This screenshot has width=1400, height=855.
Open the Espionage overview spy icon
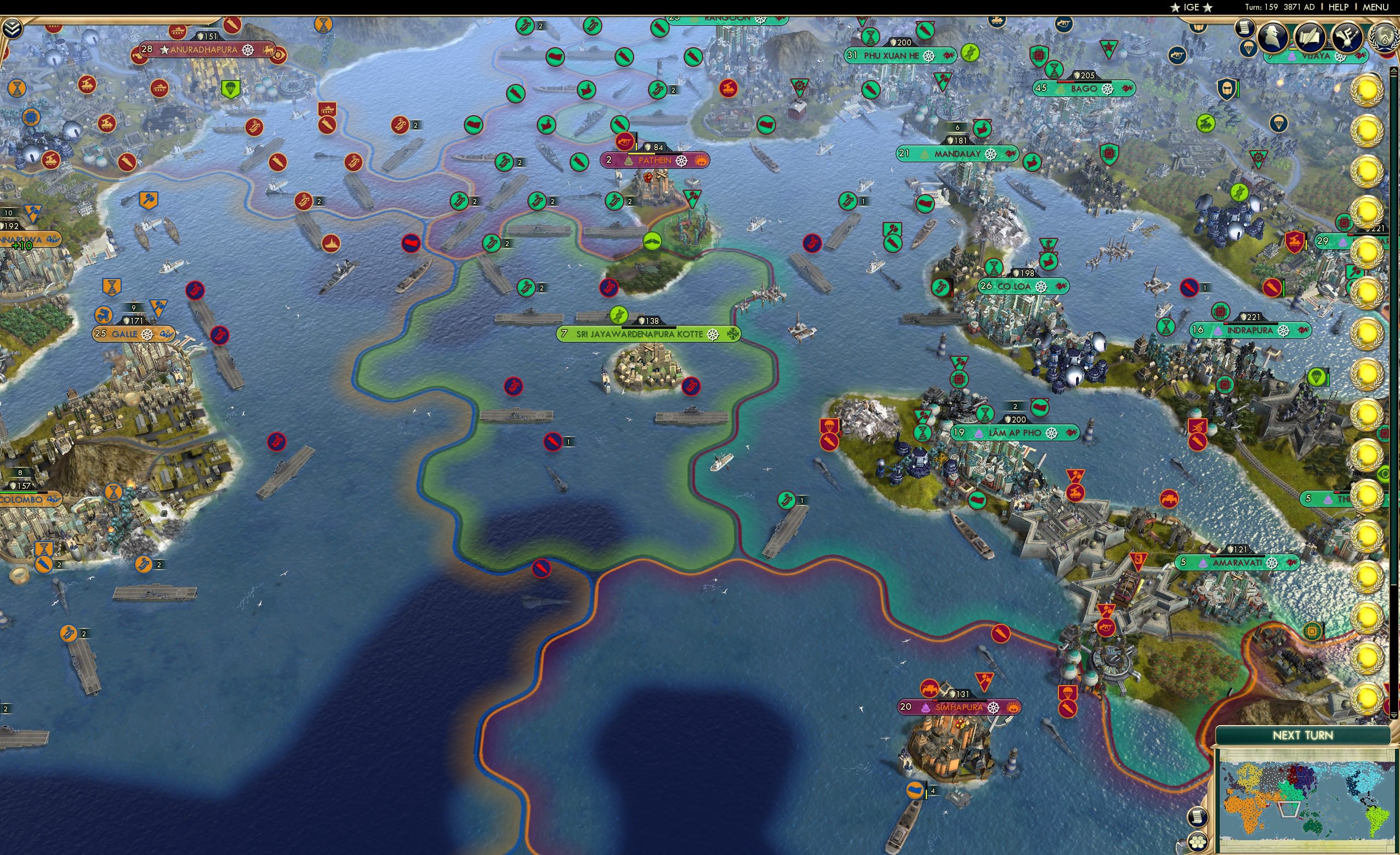pos(1273,35)
